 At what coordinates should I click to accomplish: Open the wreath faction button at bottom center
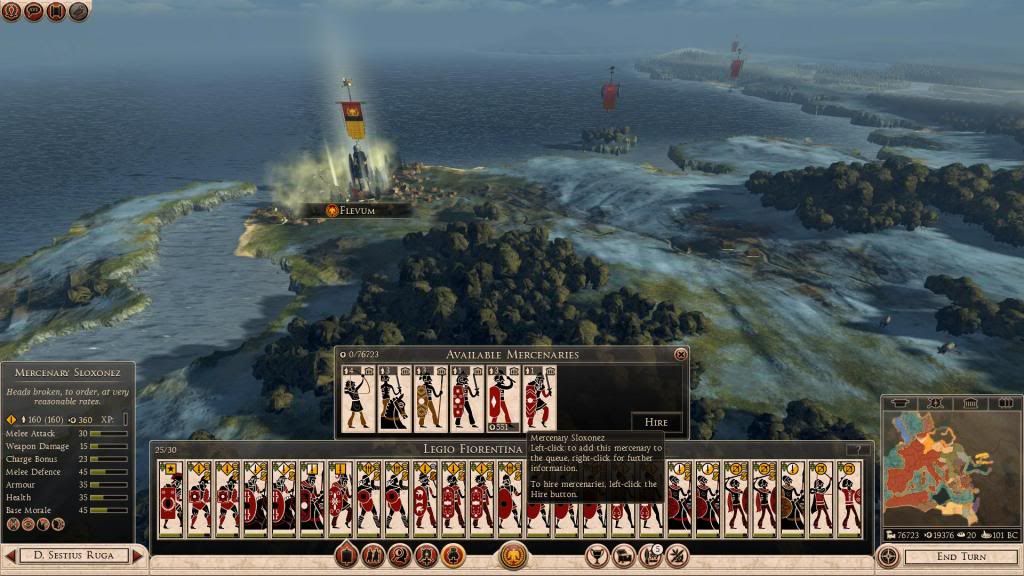[514, 555]
